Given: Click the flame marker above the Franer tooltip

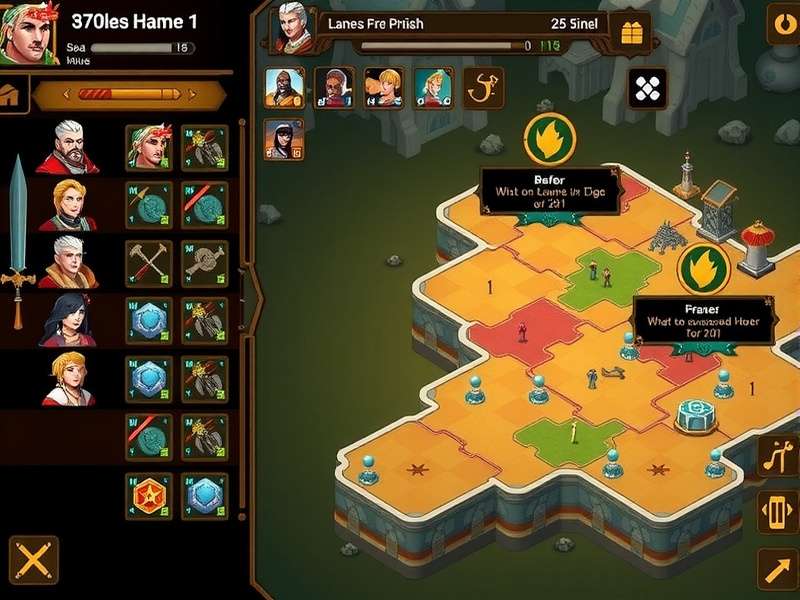Looking at the screenshot, I should point(703,269).
